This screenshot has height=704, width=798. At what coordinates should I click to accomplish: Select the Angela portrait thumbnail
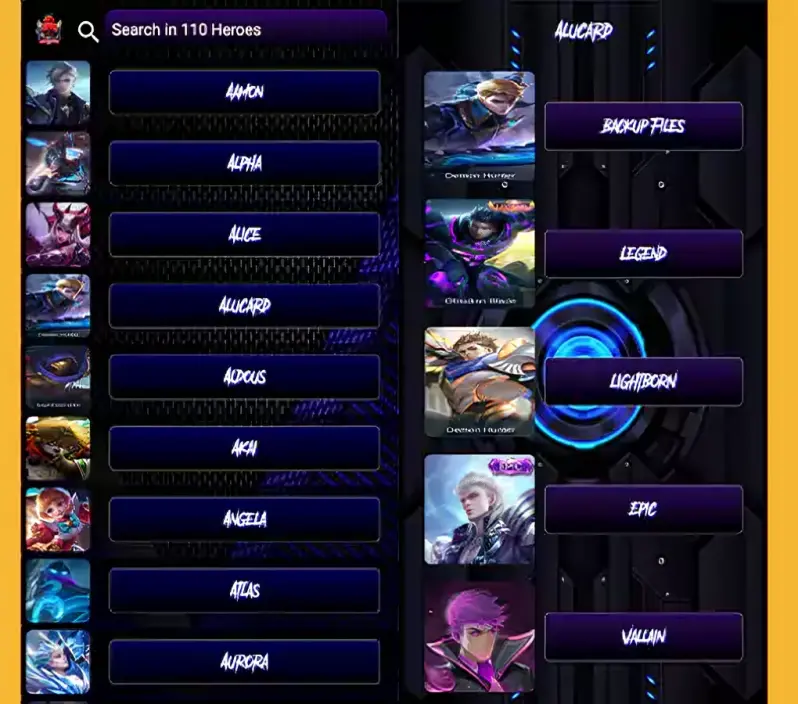pos(58,520)
